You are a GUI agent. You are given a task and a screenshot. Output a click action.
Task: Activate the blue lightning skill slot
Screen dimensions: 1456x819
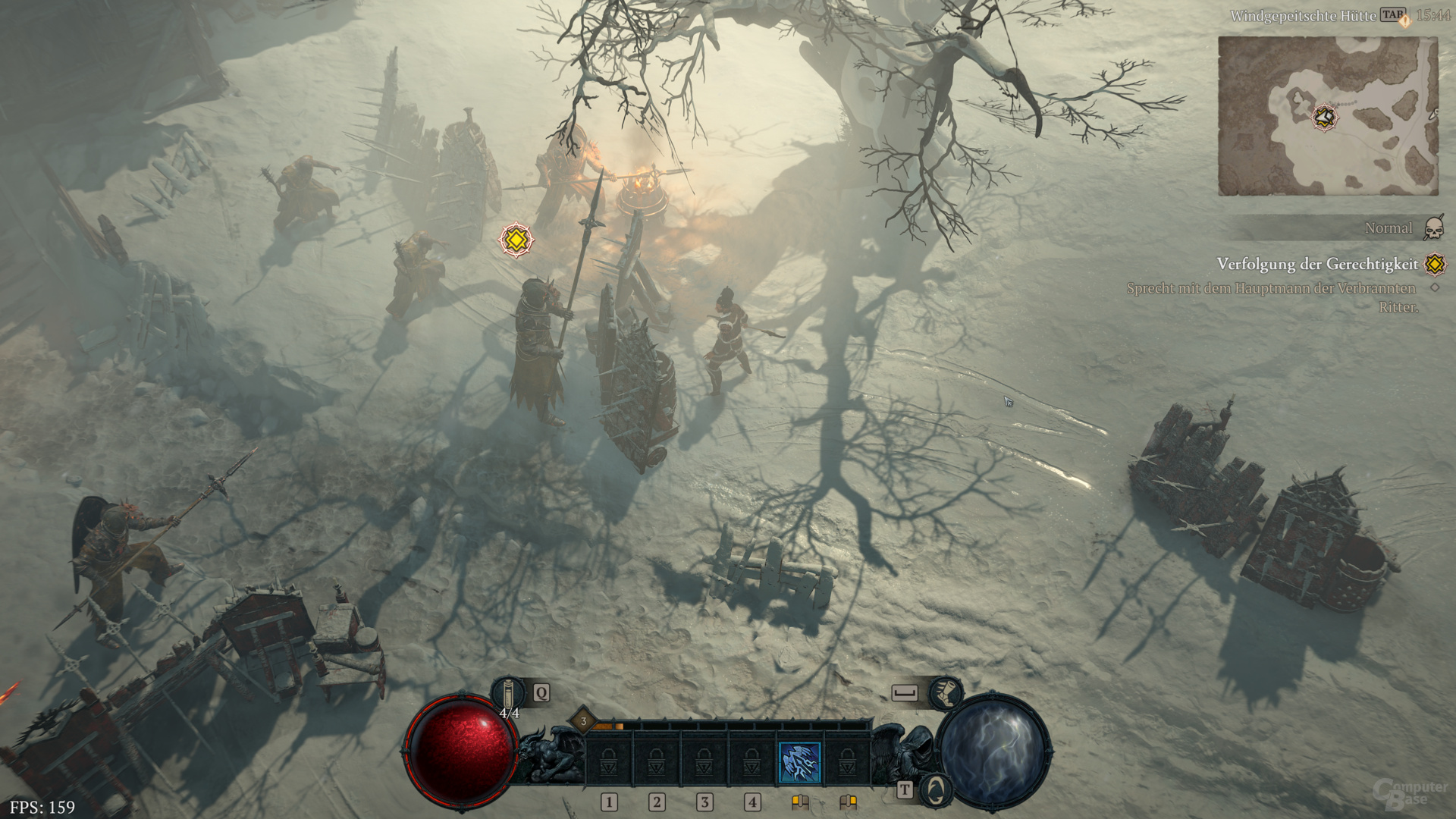click(x=799, y=761)
